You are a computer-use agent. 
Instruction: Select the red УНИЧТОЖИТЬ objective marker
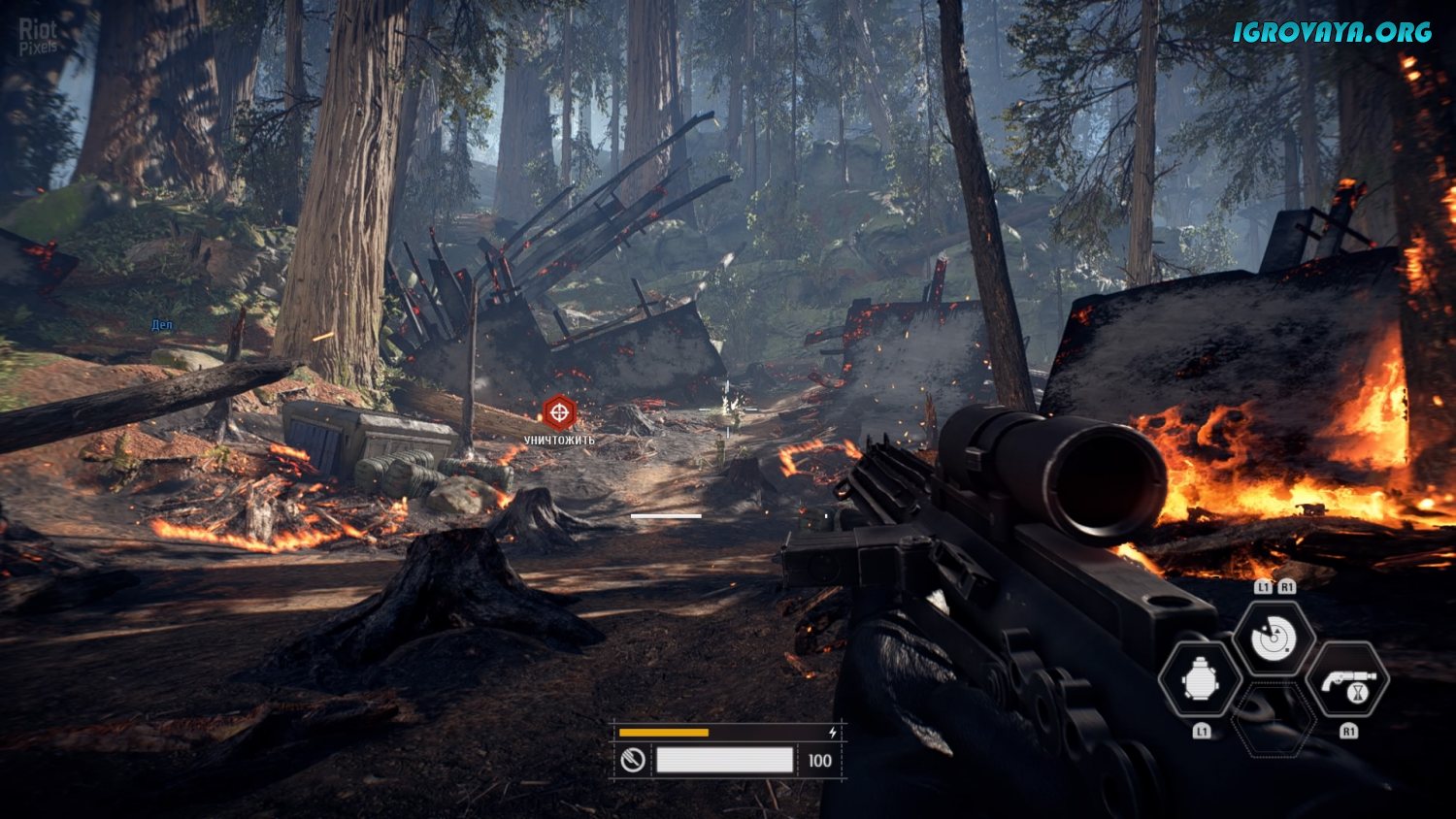(558, 413)
